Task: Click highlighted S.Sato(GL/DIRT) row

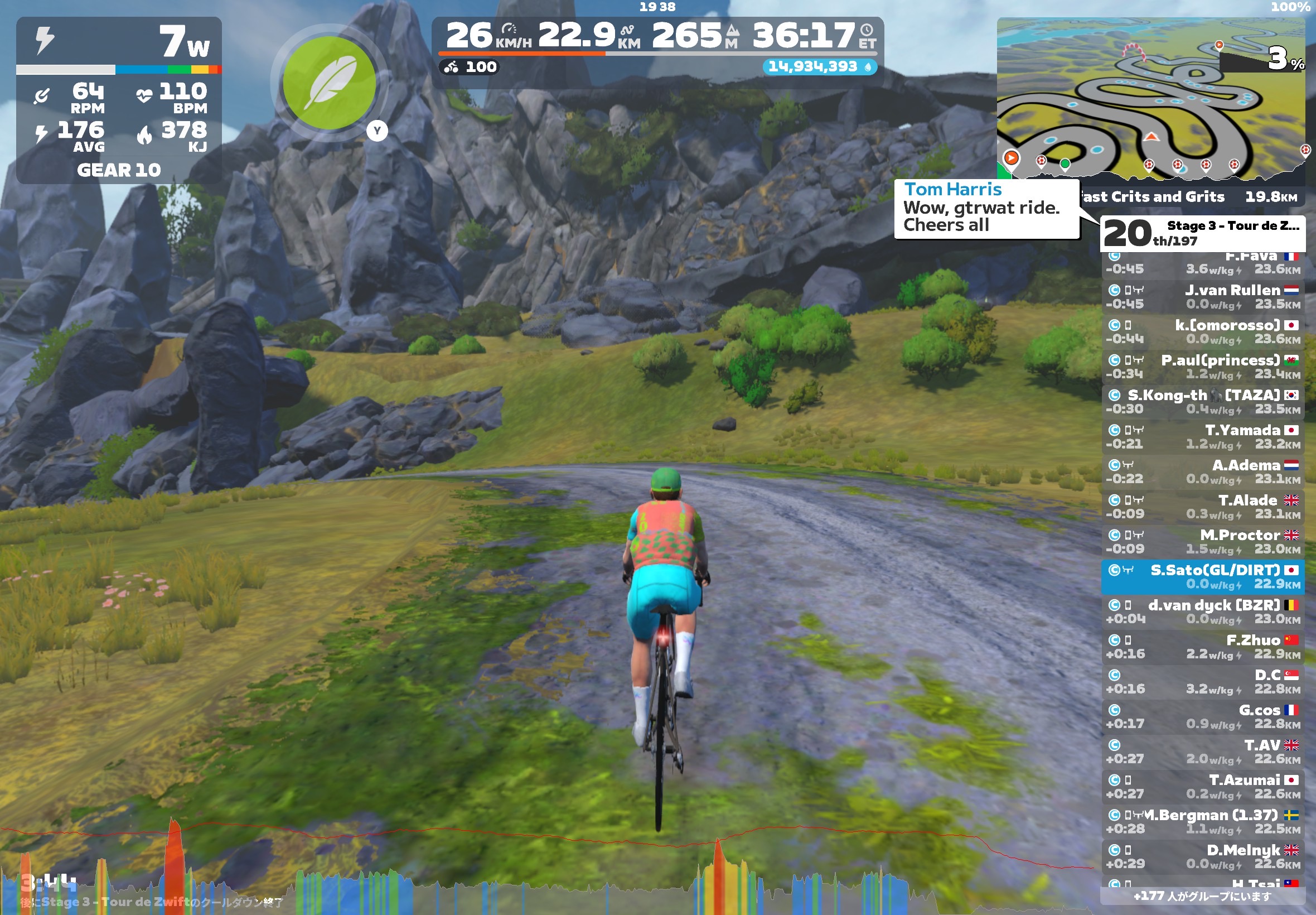Action: click(1203, 576)
